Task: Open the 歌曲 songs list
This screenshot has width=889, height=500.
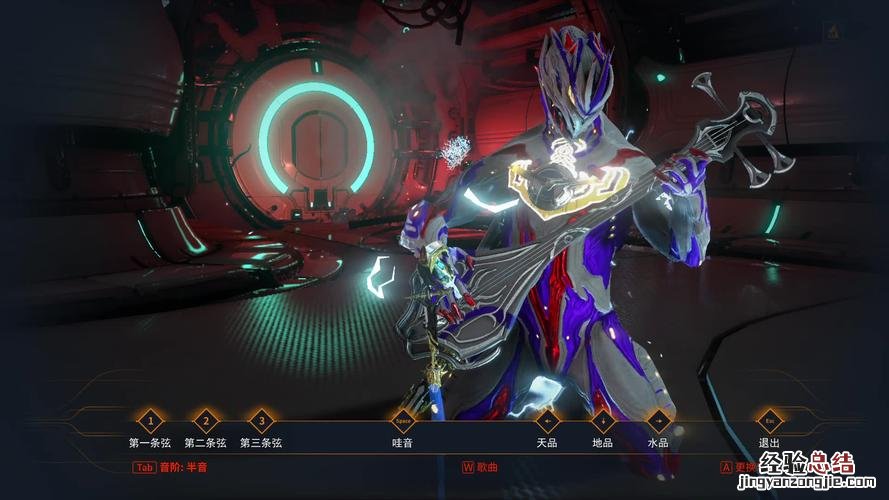Action: pos(480,466)
